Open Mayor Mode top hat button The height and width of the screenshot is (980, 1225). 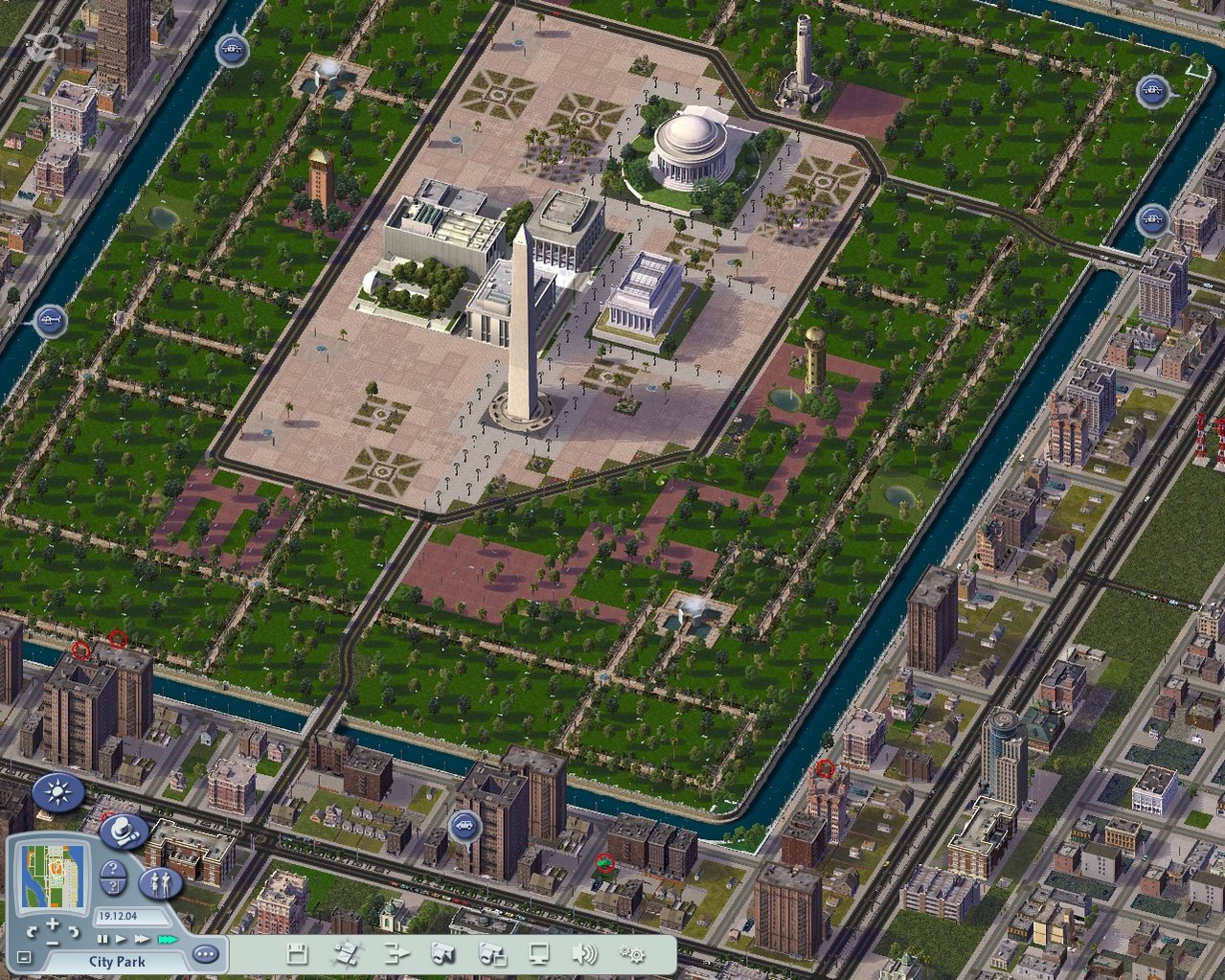coord(123,832)
